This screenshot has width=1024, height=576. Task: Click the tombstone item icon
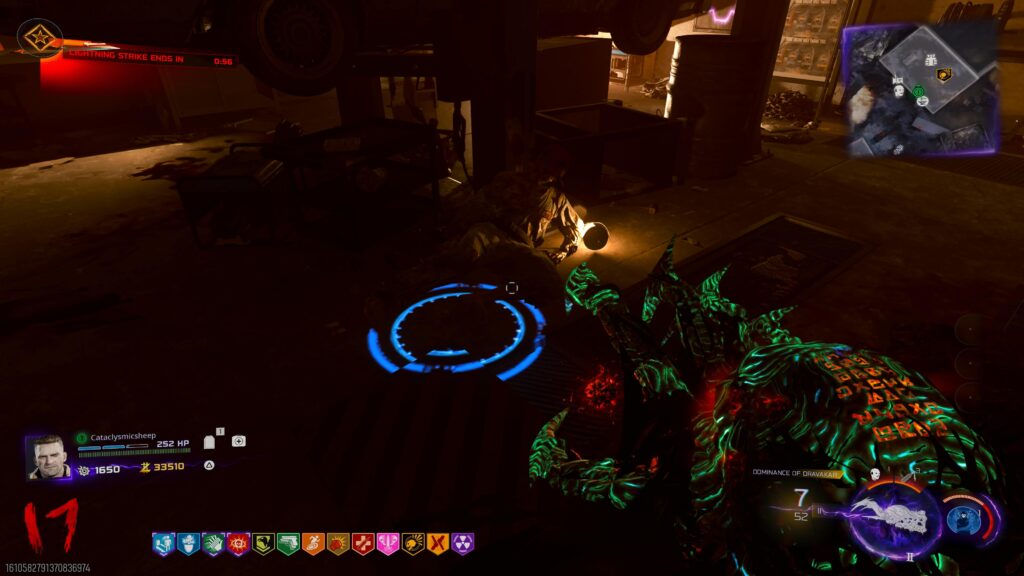pyautogui.click(x=210, y=442)
